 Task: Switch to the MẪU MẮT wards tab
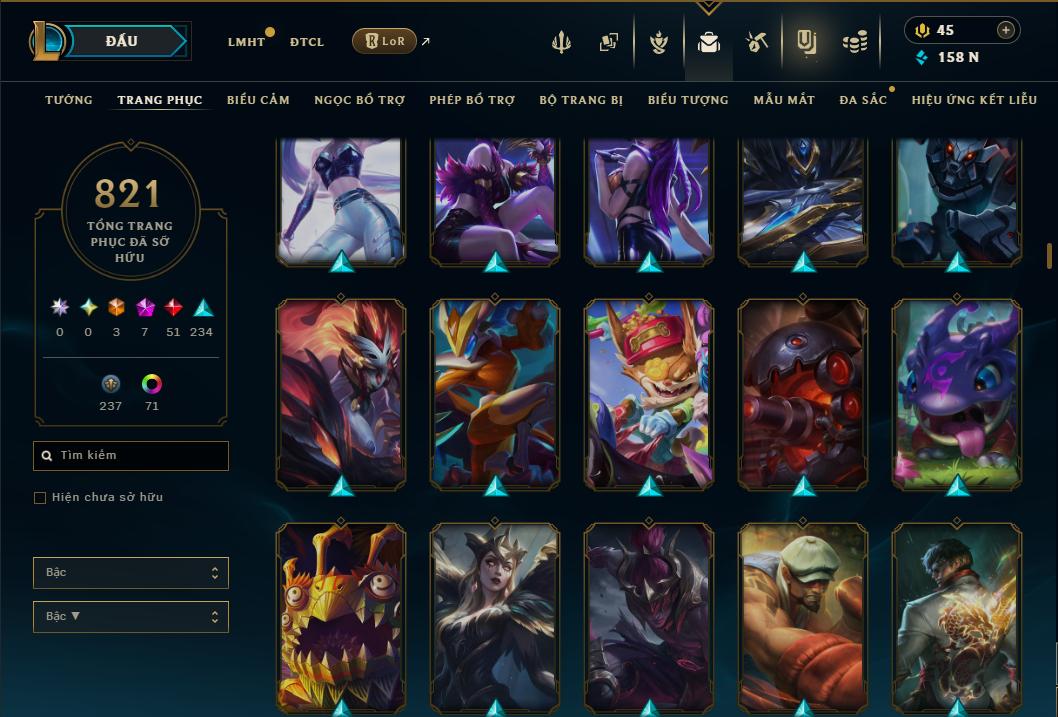tap(784, 100)
